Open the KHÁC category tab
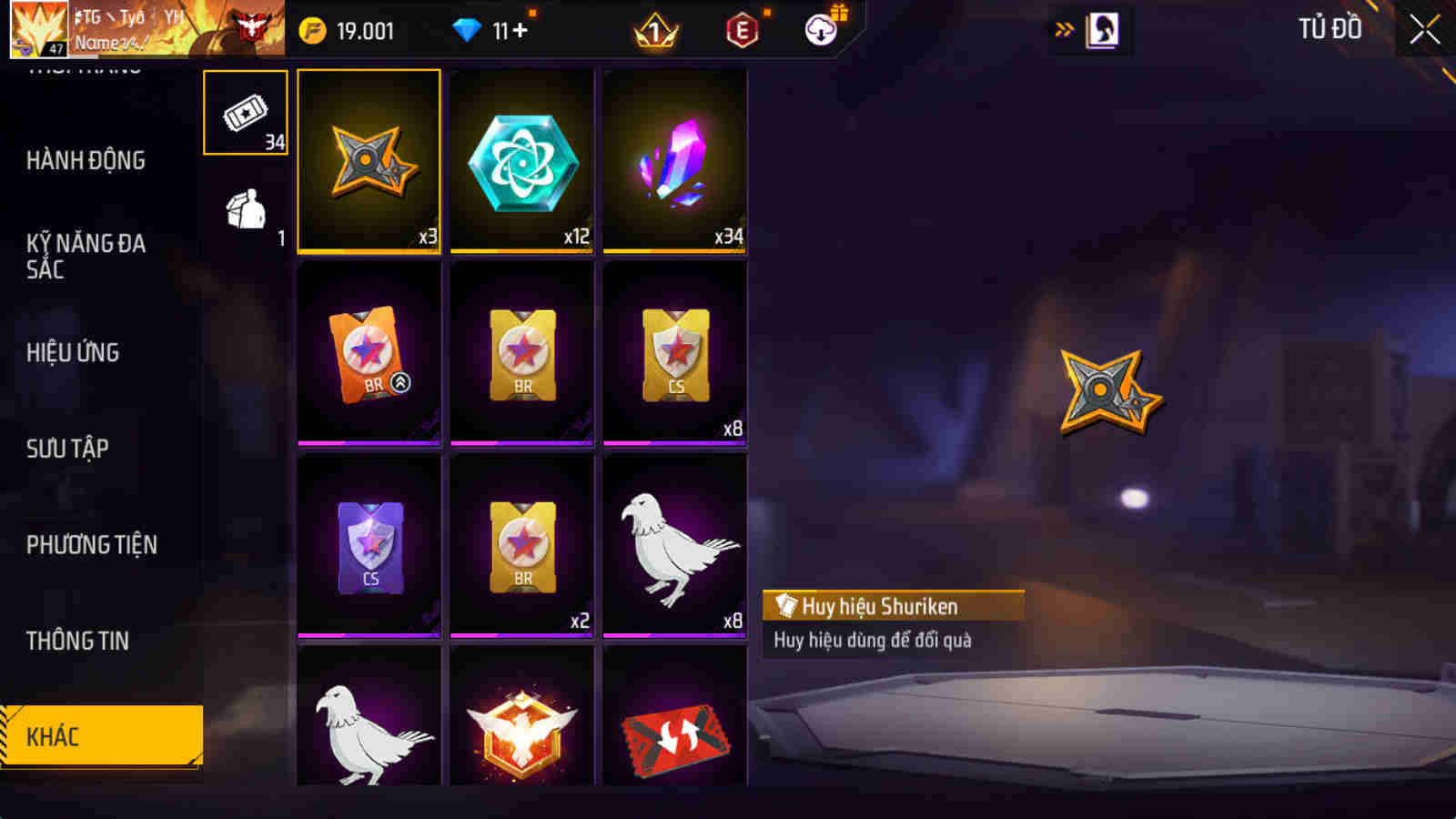This screenshot has height=819, width=1456. (100, 737)
